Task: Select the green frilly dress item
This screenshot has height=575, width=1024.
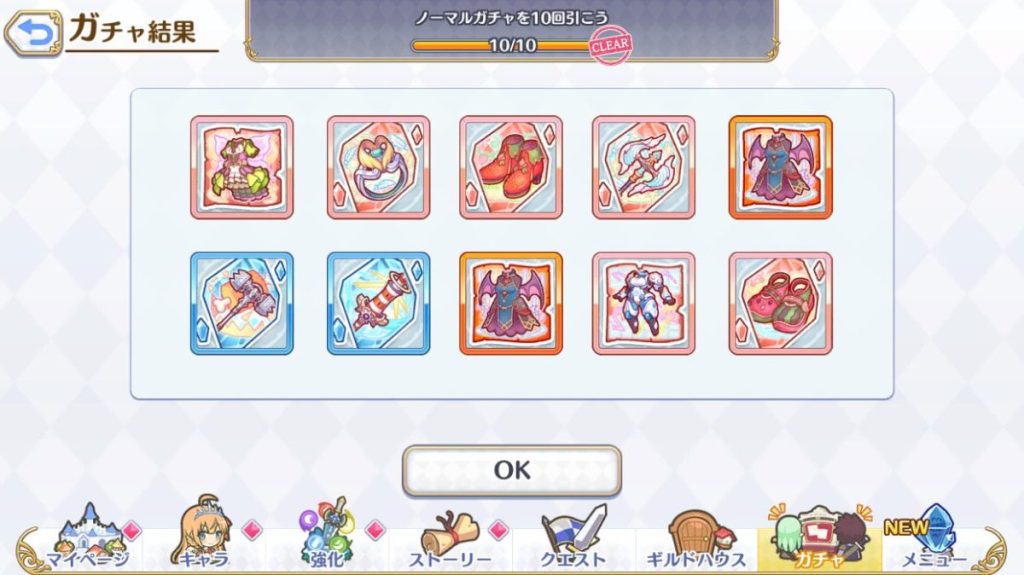Action: click(242, 167)
